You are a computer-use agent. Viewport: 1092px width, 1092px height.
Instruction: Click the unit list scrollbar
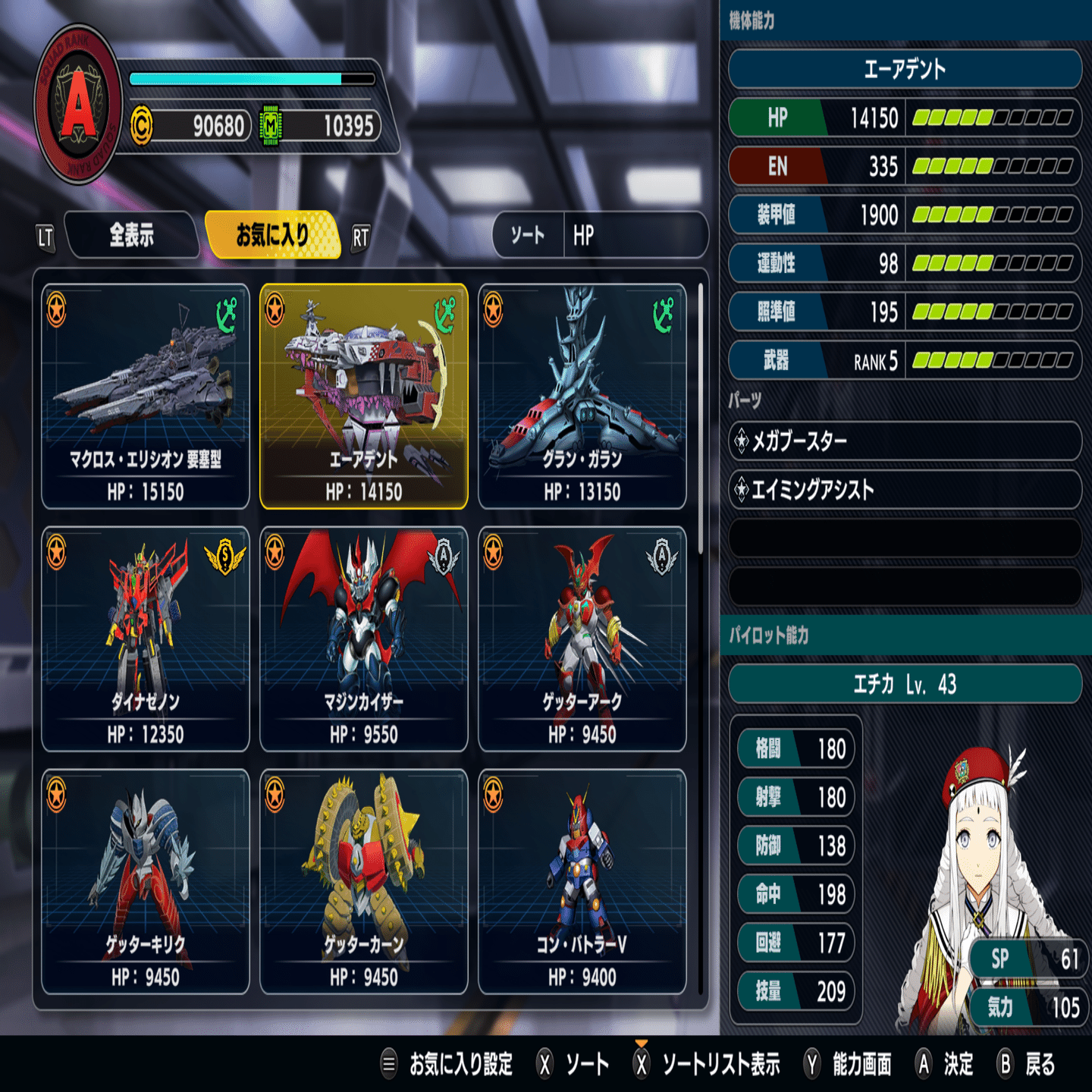700,417
